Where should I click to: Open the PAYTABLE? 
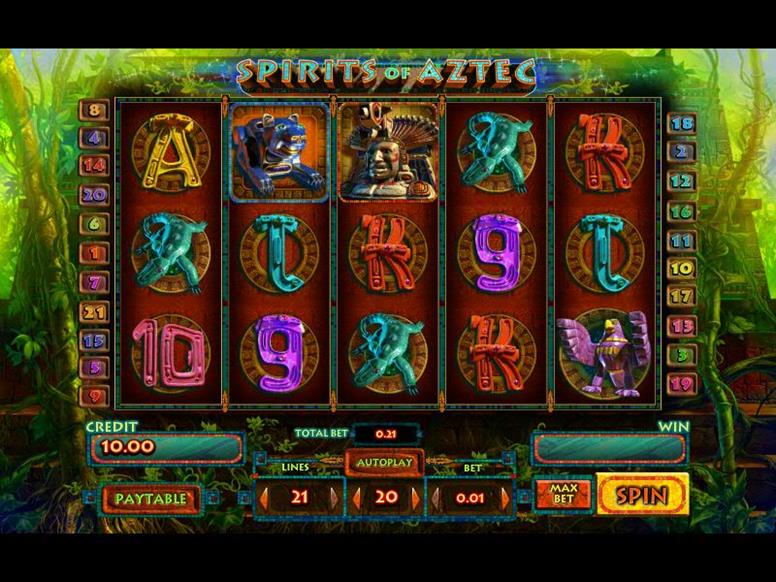150,498
